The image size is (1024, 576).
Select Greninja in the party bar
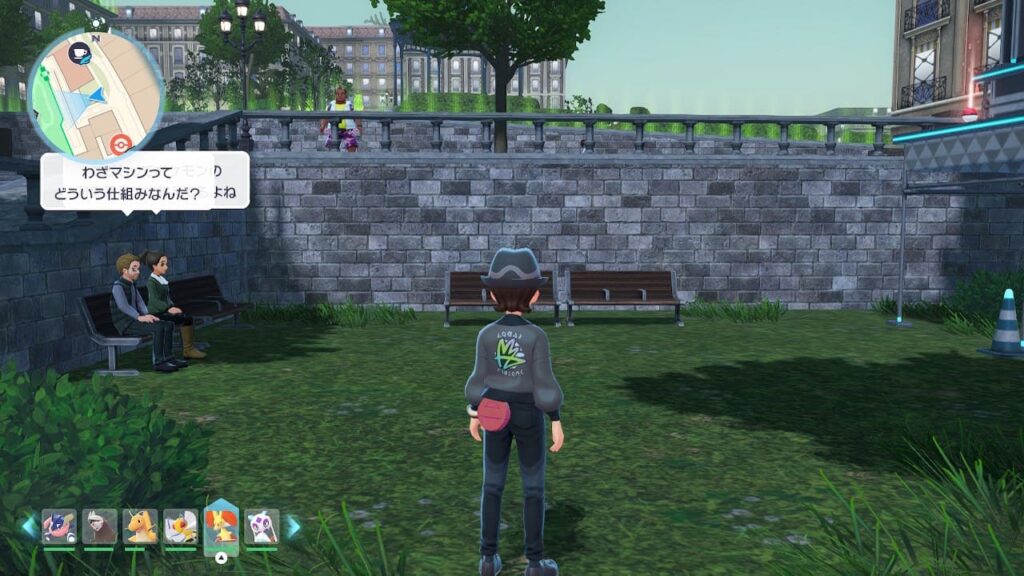coord(59,526)
